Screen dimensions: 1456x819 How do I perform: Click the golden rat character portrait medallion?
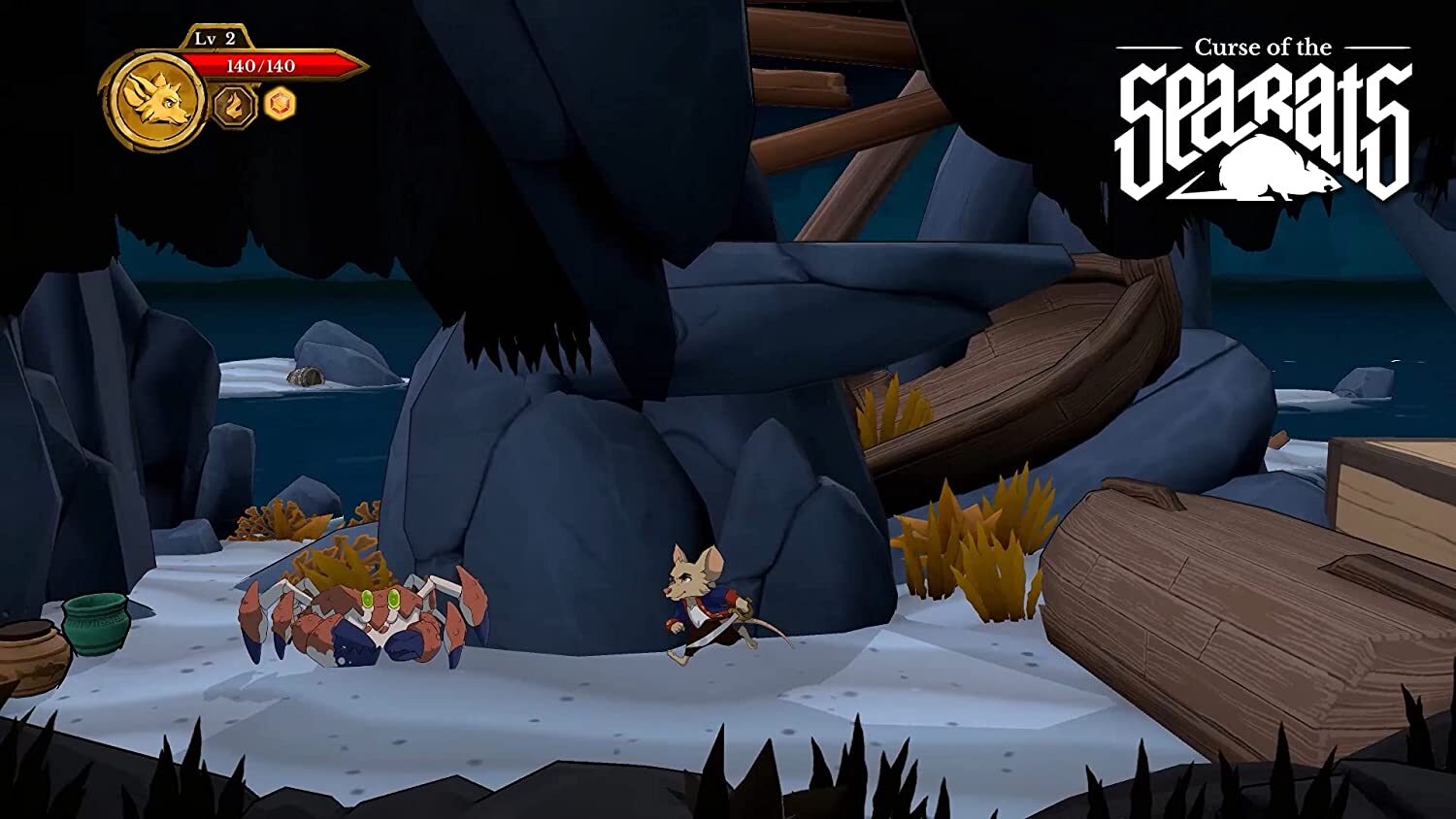coord(155,100)
